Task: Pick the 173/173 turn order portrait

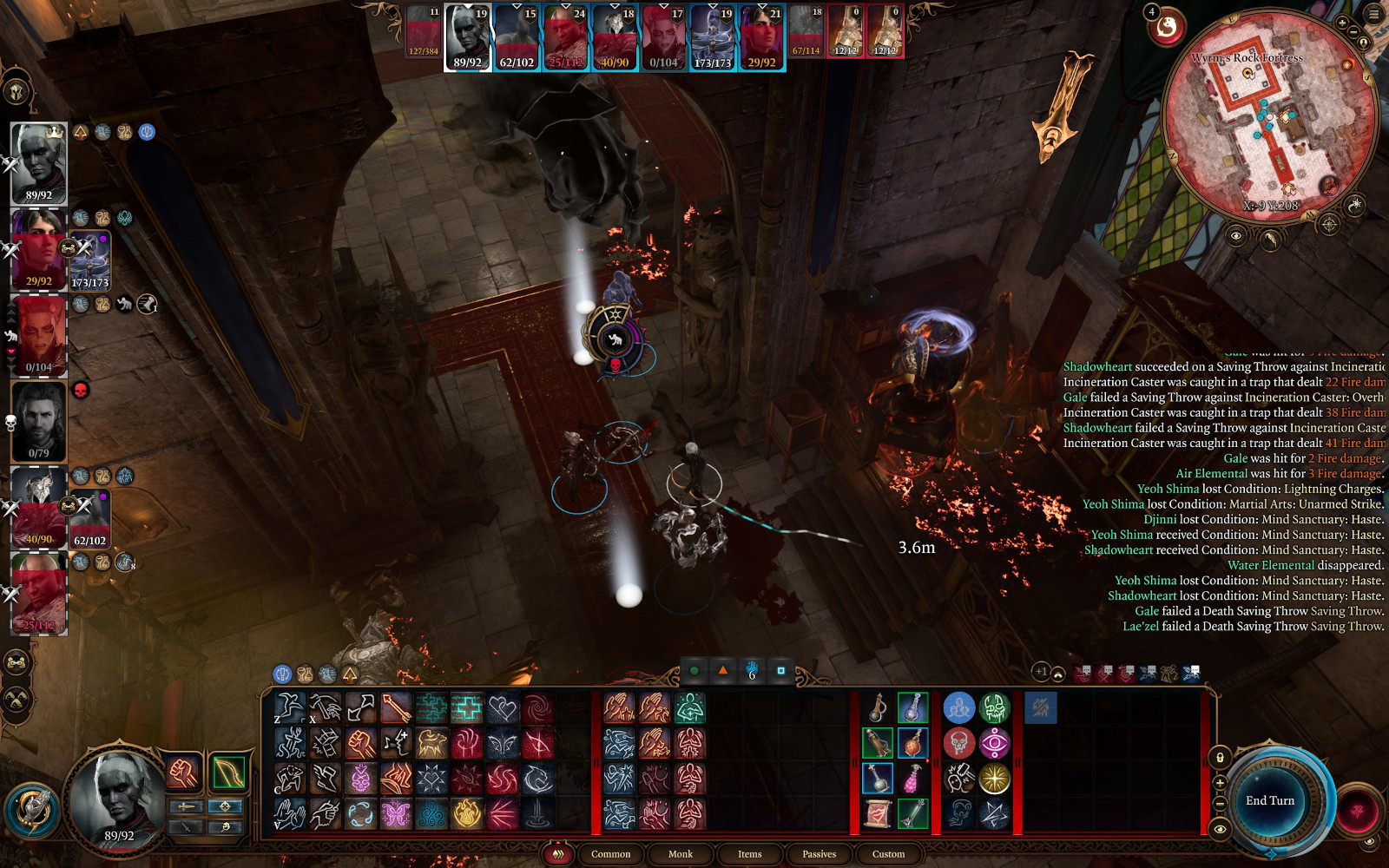Action: (712, 36)
